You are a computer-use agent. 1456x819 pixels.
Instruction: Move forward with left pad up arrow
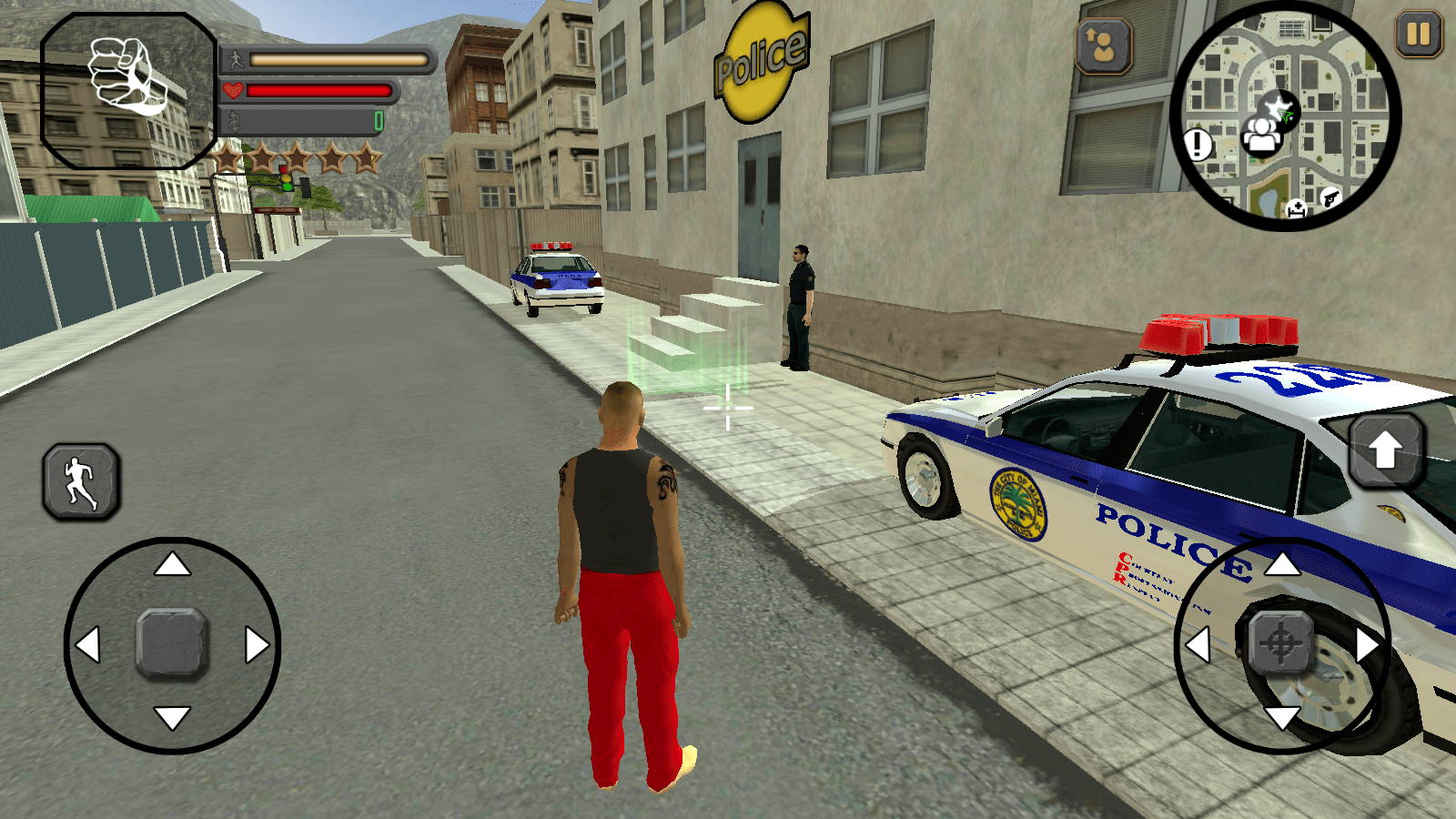tap(172, 566)
